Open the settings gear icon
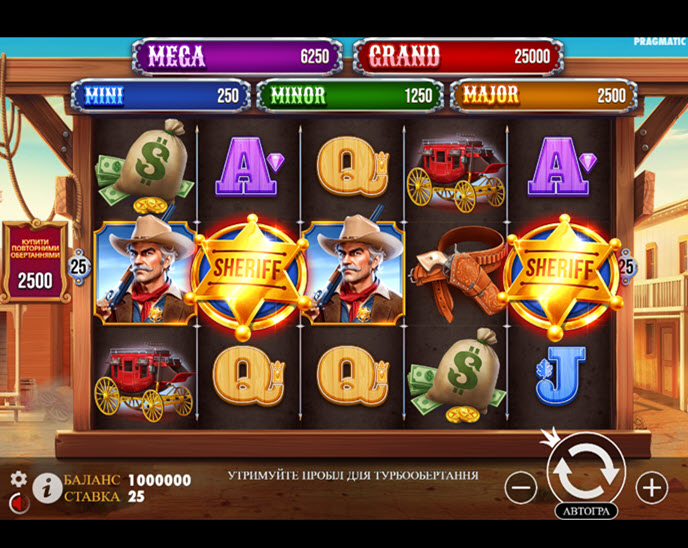The image size is (688, 548). (18, 479)
